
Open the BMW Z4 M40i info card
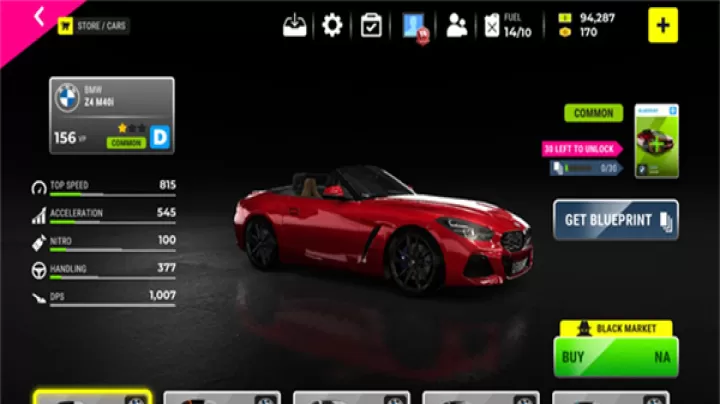(x=112, y=115)
